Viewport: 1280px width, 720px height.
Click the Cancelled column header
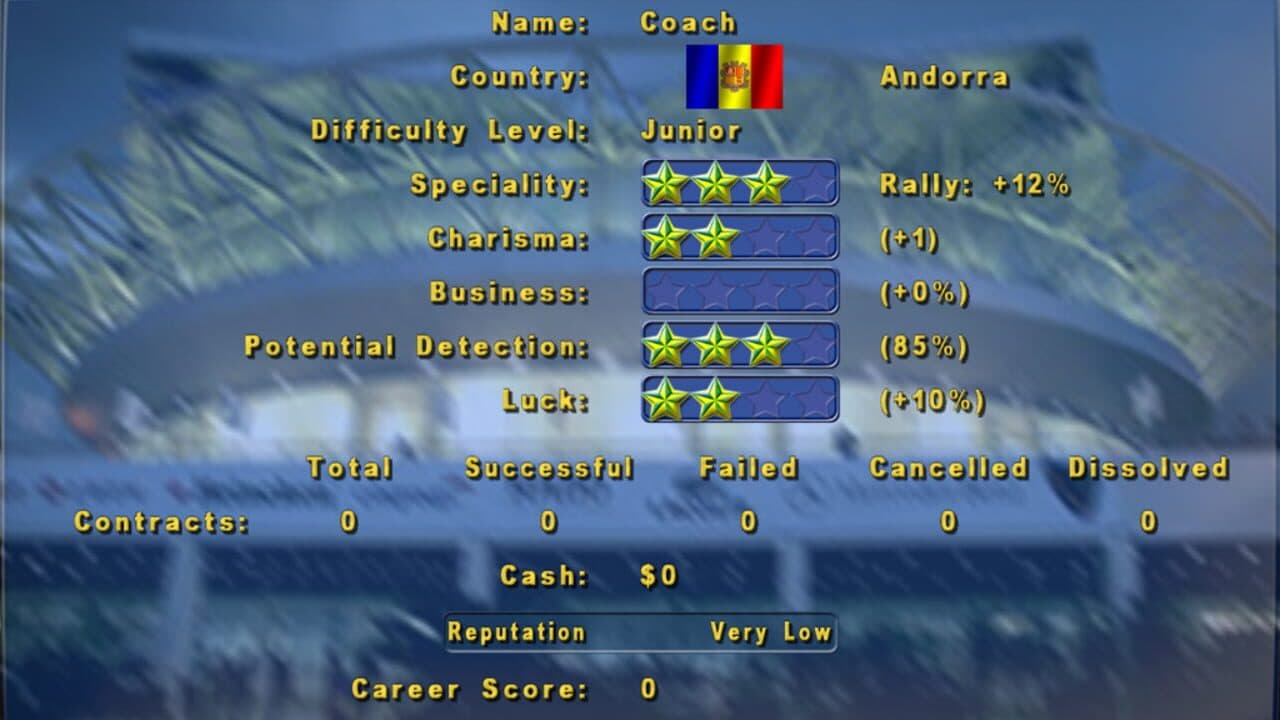pos(951,467)
